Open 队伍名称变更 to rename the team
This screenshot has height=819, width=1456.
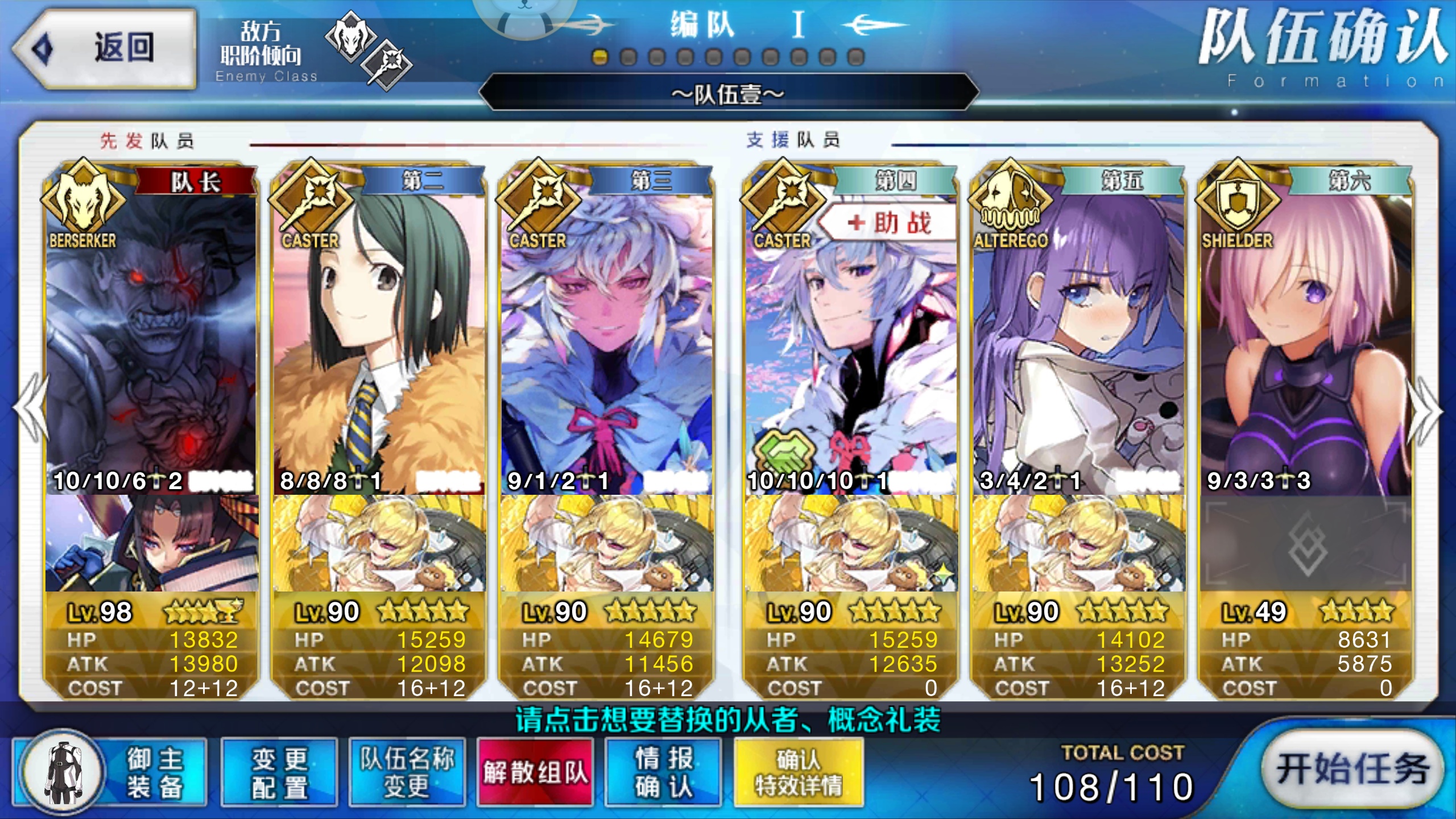pyautogui.click(x=407, y=773)
